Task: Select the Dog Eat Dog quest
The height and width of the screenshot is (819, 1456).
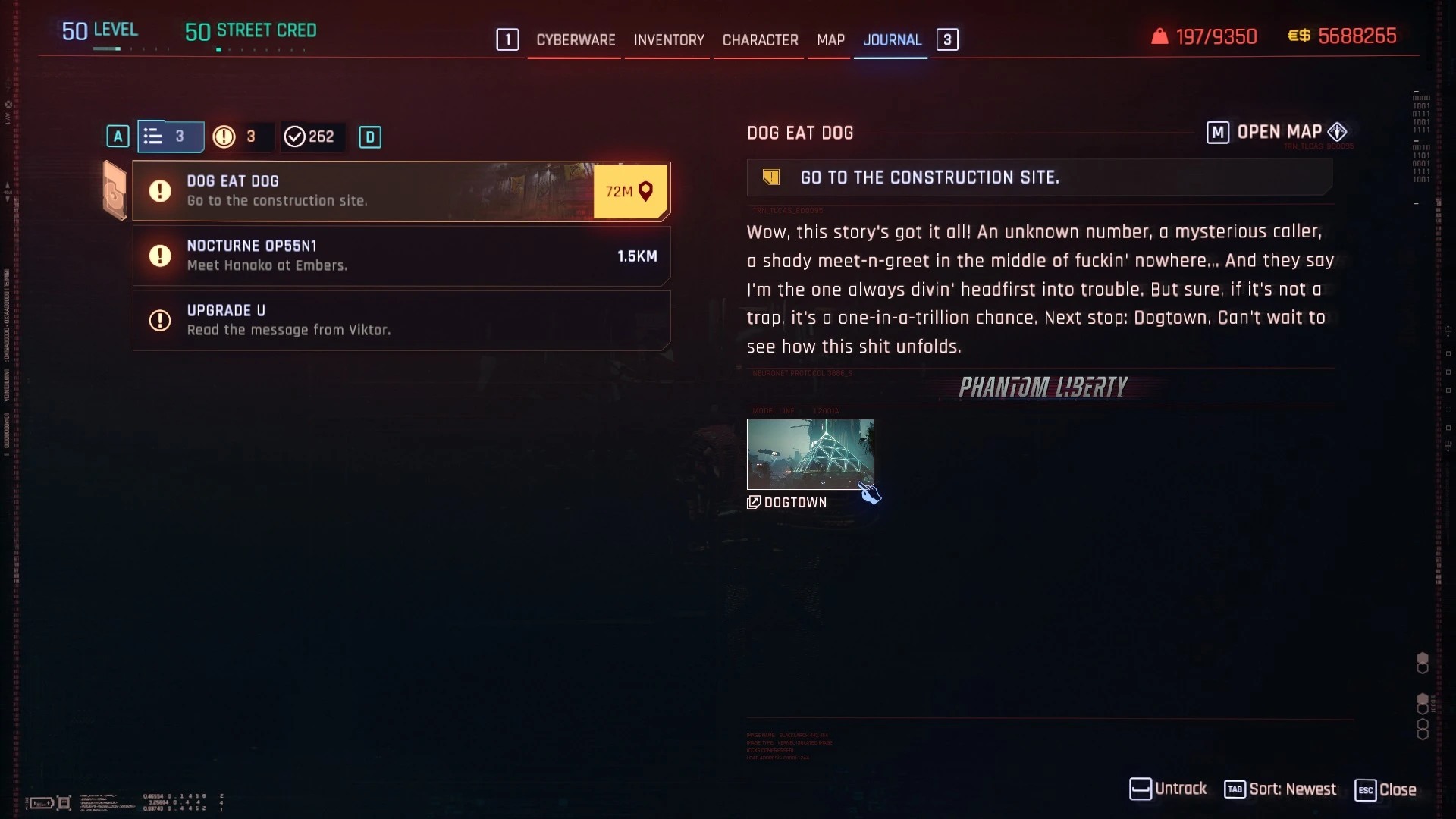Action: (364, 191)
